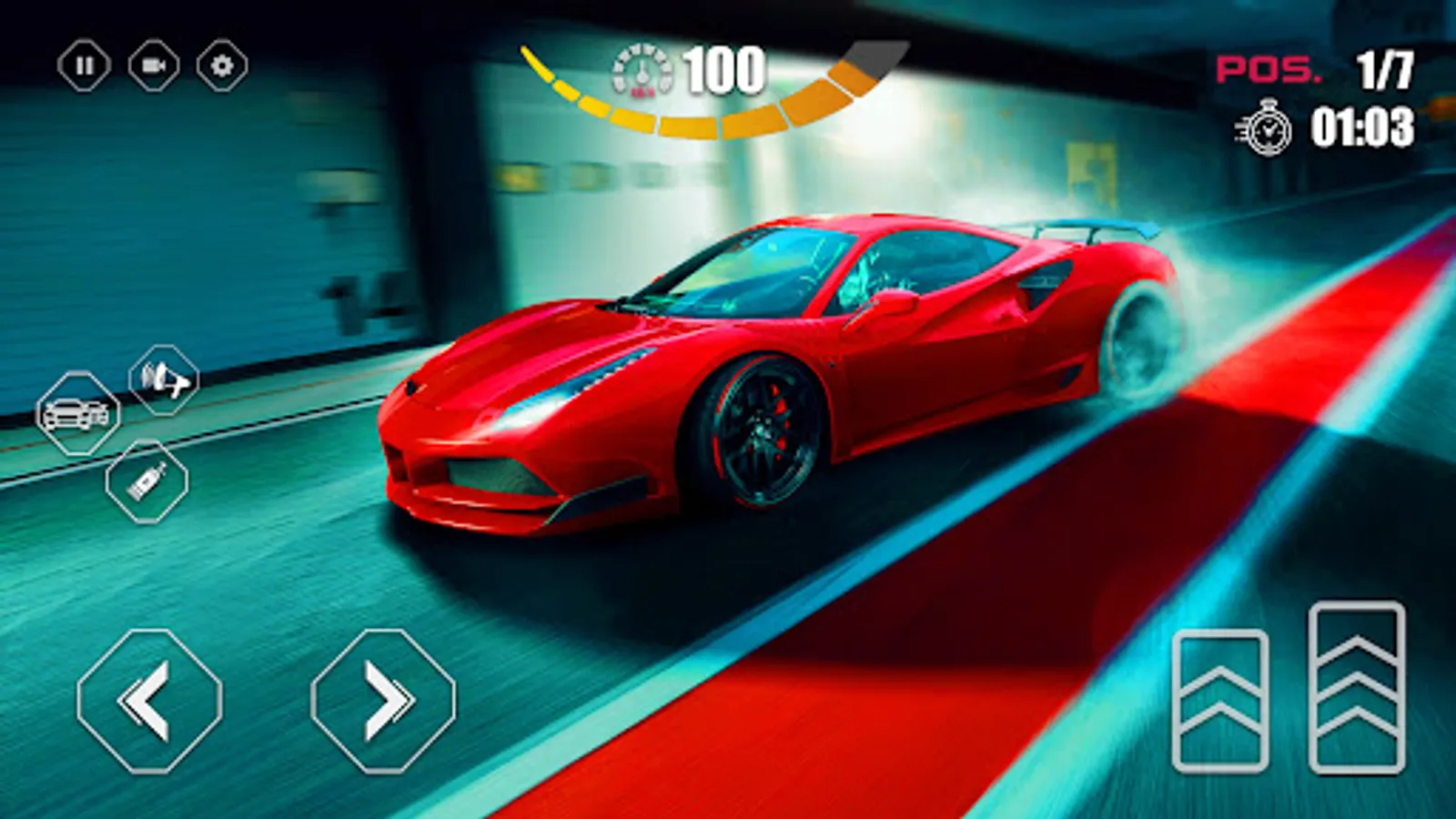Open the settings gear
Screen dimensions: 1456x819
tap(221, 65)
